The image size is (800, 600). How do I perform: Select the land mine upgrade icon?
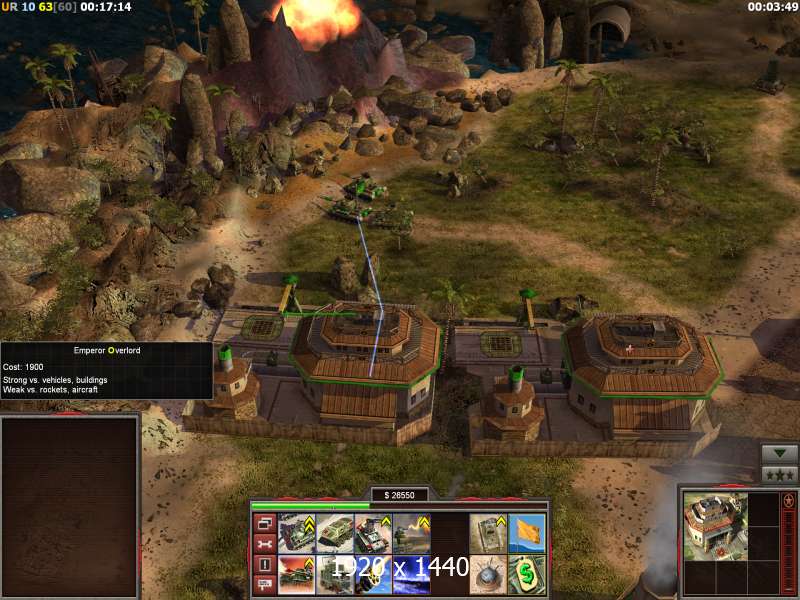(x=488, y=574)
